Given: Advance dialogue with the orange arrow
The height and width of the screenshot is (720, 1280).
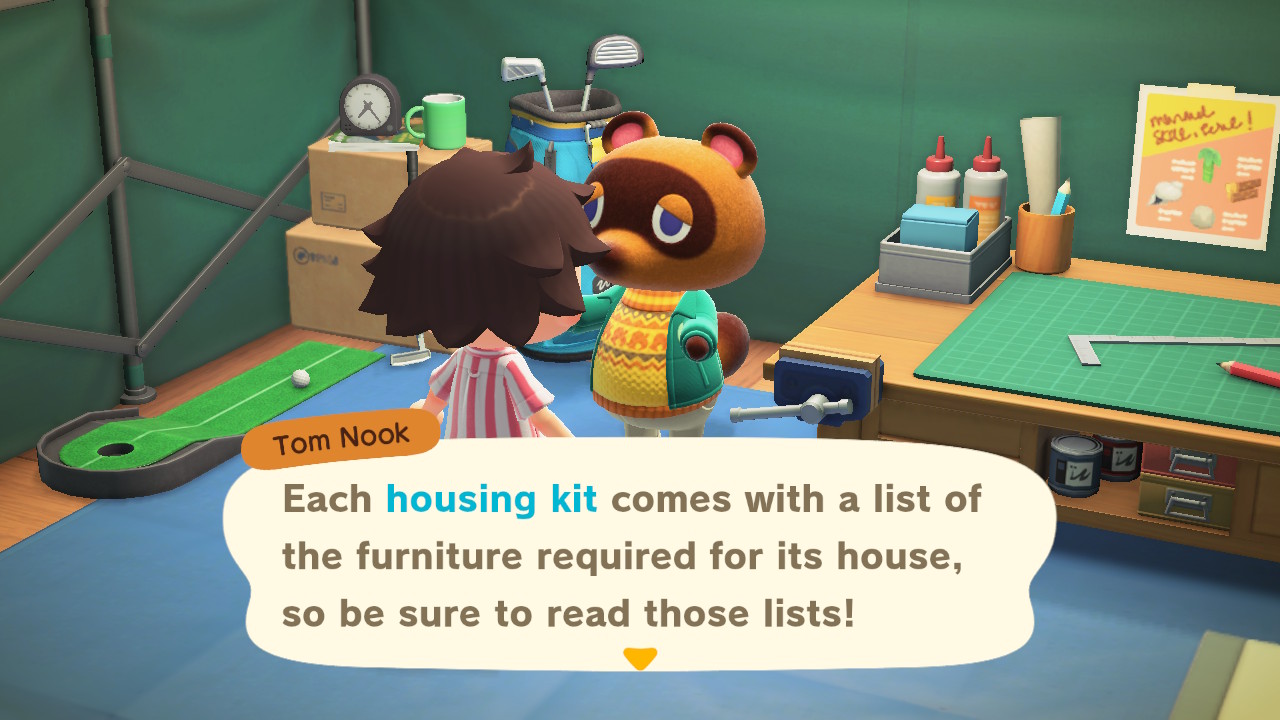Looking at the screenshot, I should pyautogui.click(x=640, y=659).
